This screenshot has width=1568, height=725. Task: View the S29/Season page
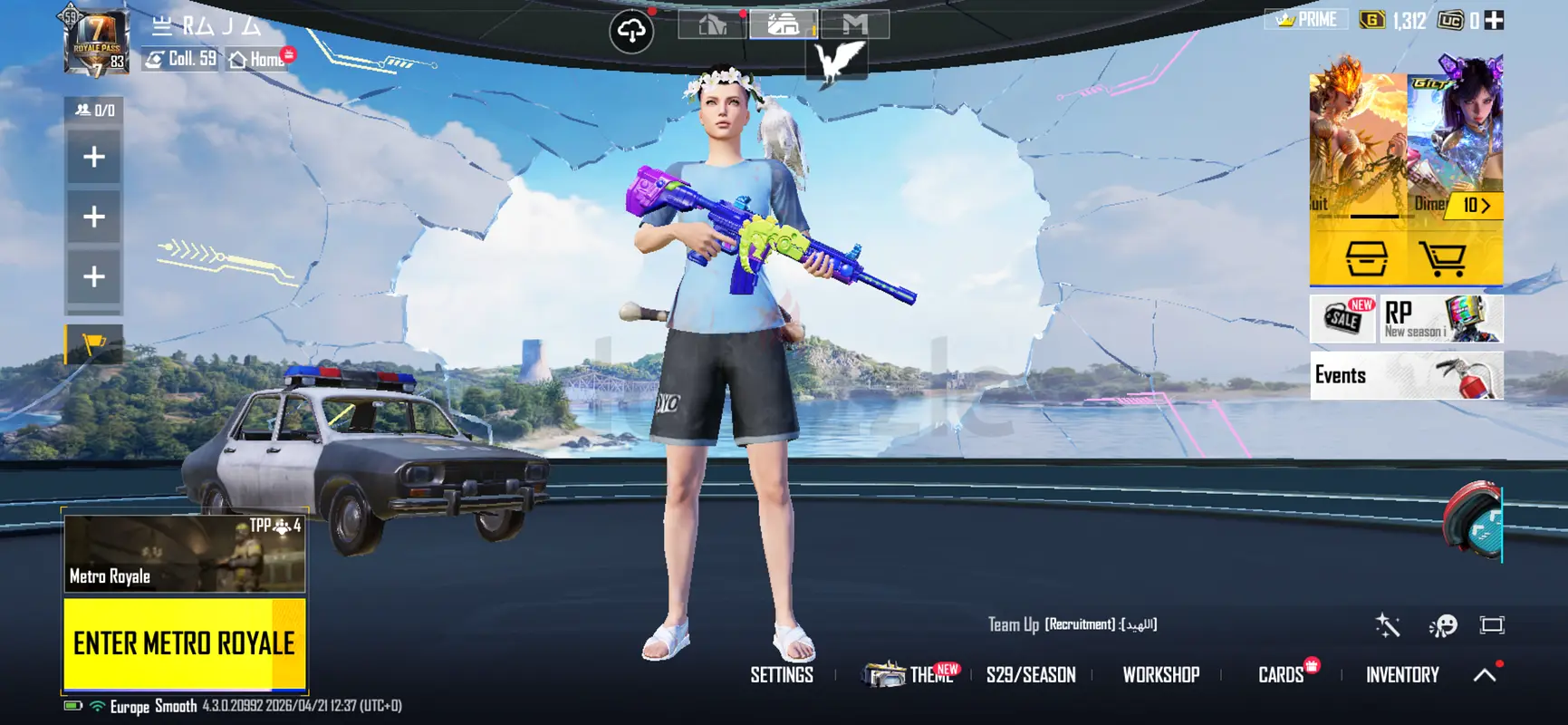[1031, 675]
